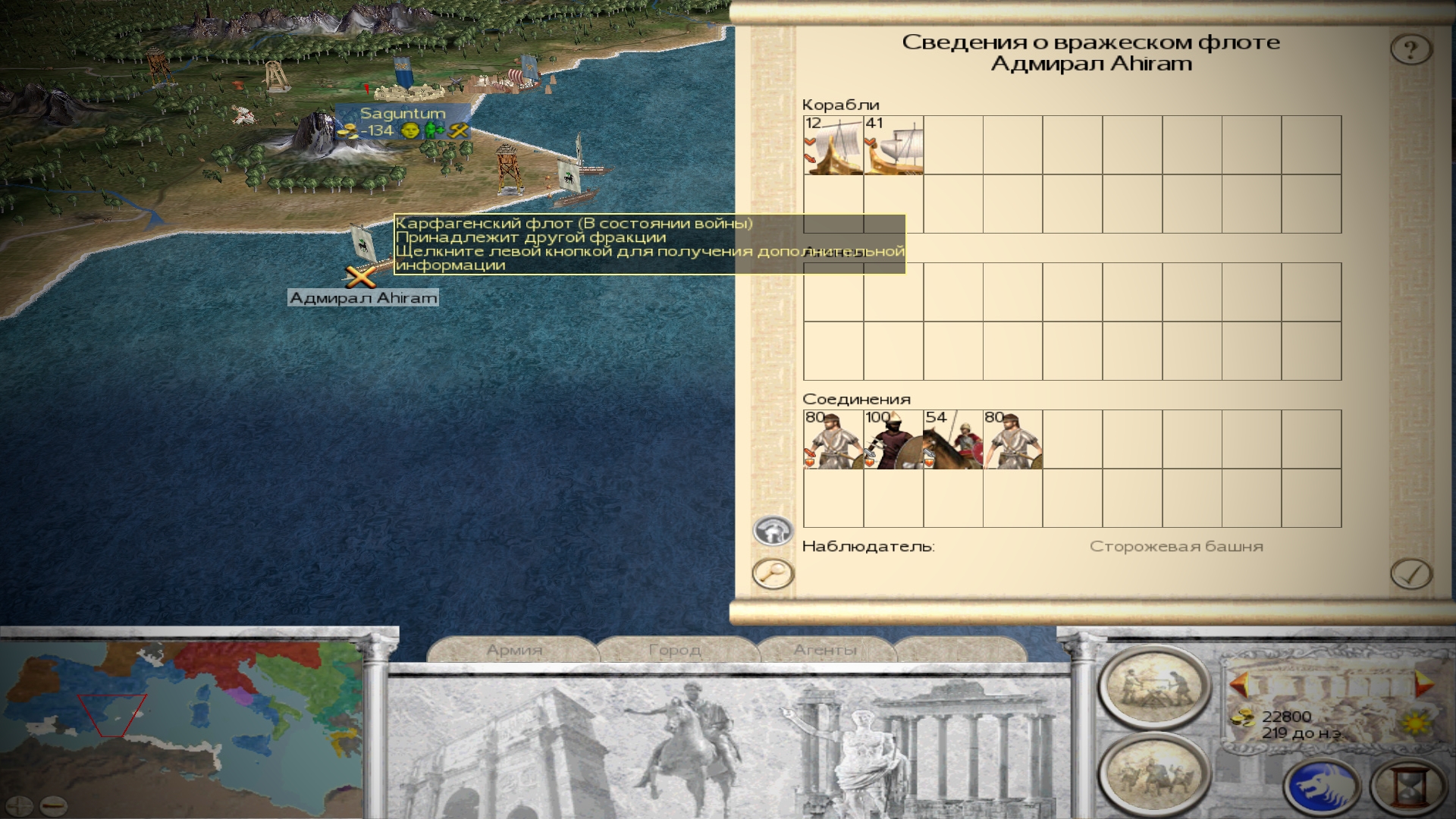Screen dimensions: 1456x819
Task: Zoom out the minimap with the minus button
Action: coord(53,805)
